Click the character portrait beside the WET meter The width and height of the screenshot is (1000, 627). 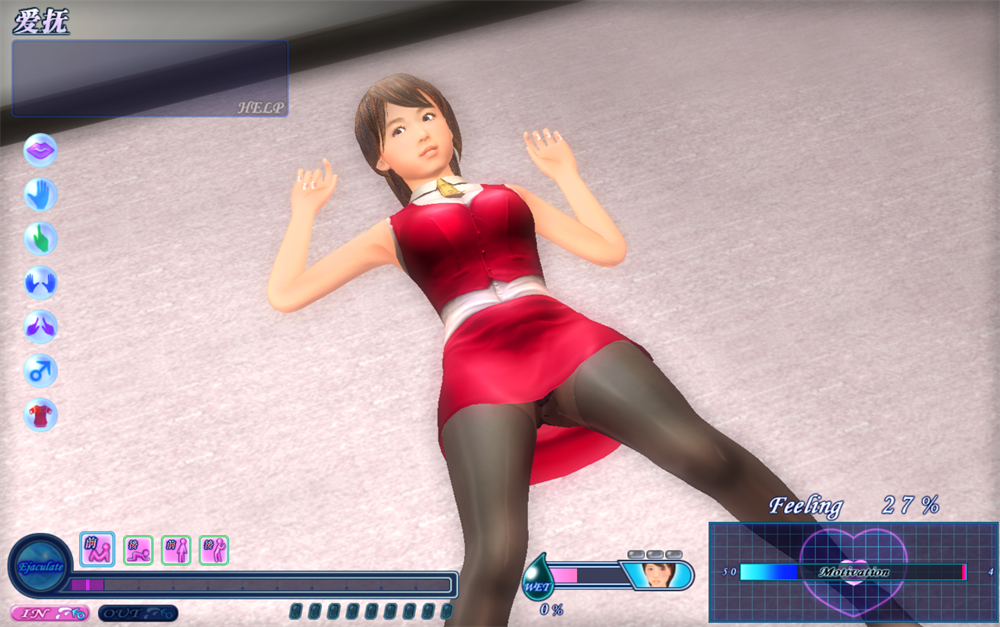click(x=656, y=575)
